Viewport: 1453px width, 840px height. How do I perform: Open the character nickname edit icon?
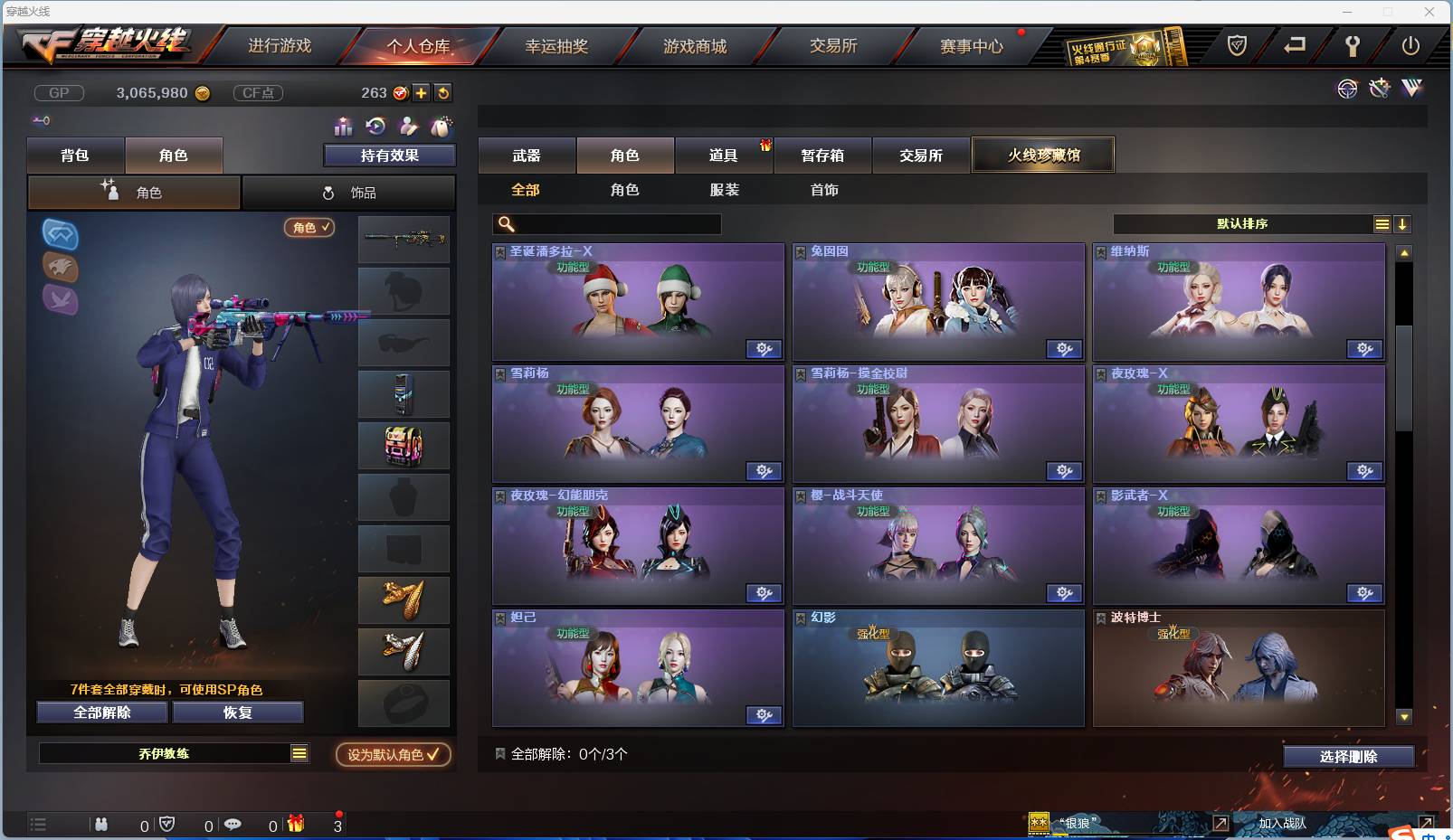(x=409, y=127)
